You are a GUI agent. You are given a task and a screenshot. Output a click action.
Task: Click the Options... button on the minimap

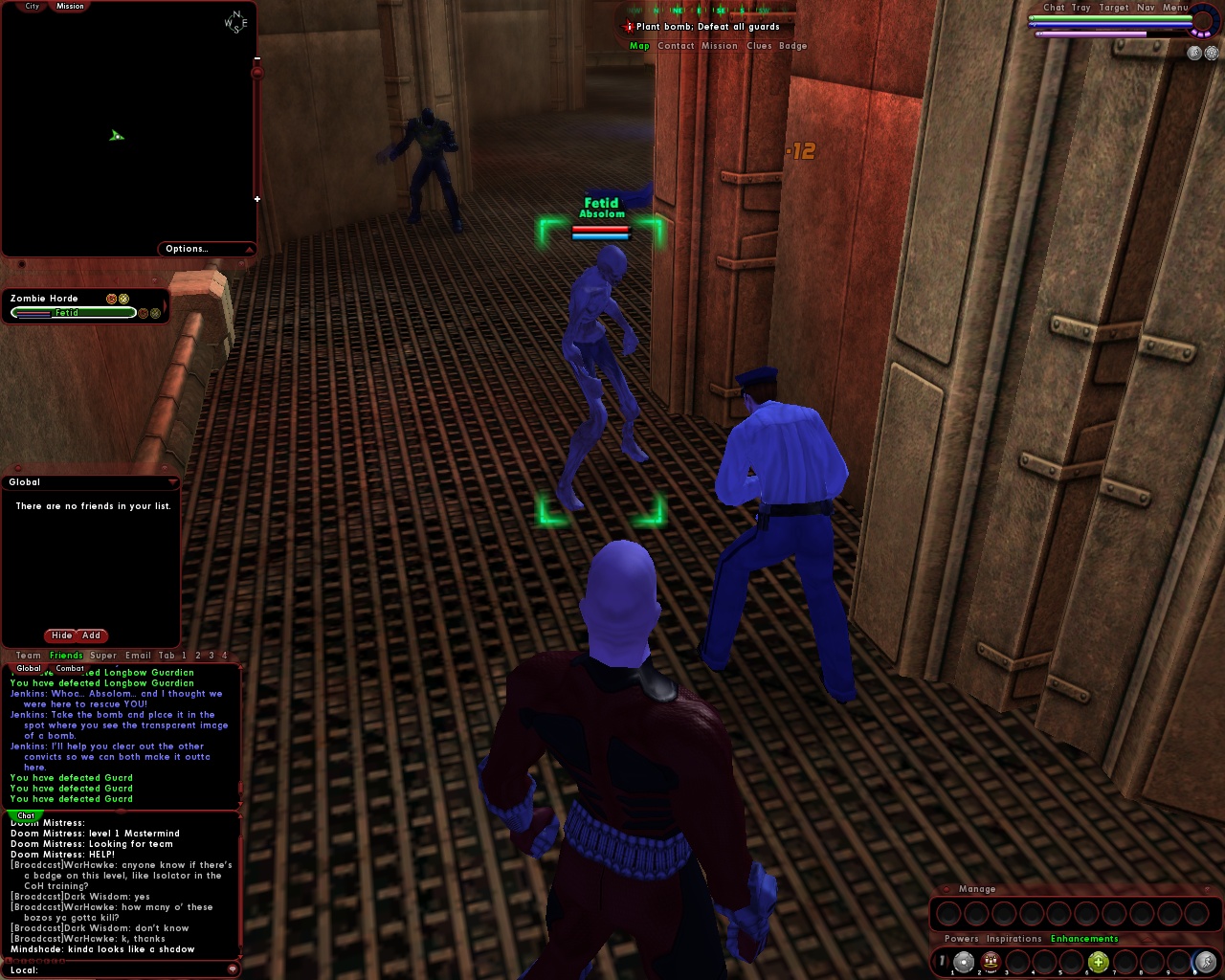point(188,248)
